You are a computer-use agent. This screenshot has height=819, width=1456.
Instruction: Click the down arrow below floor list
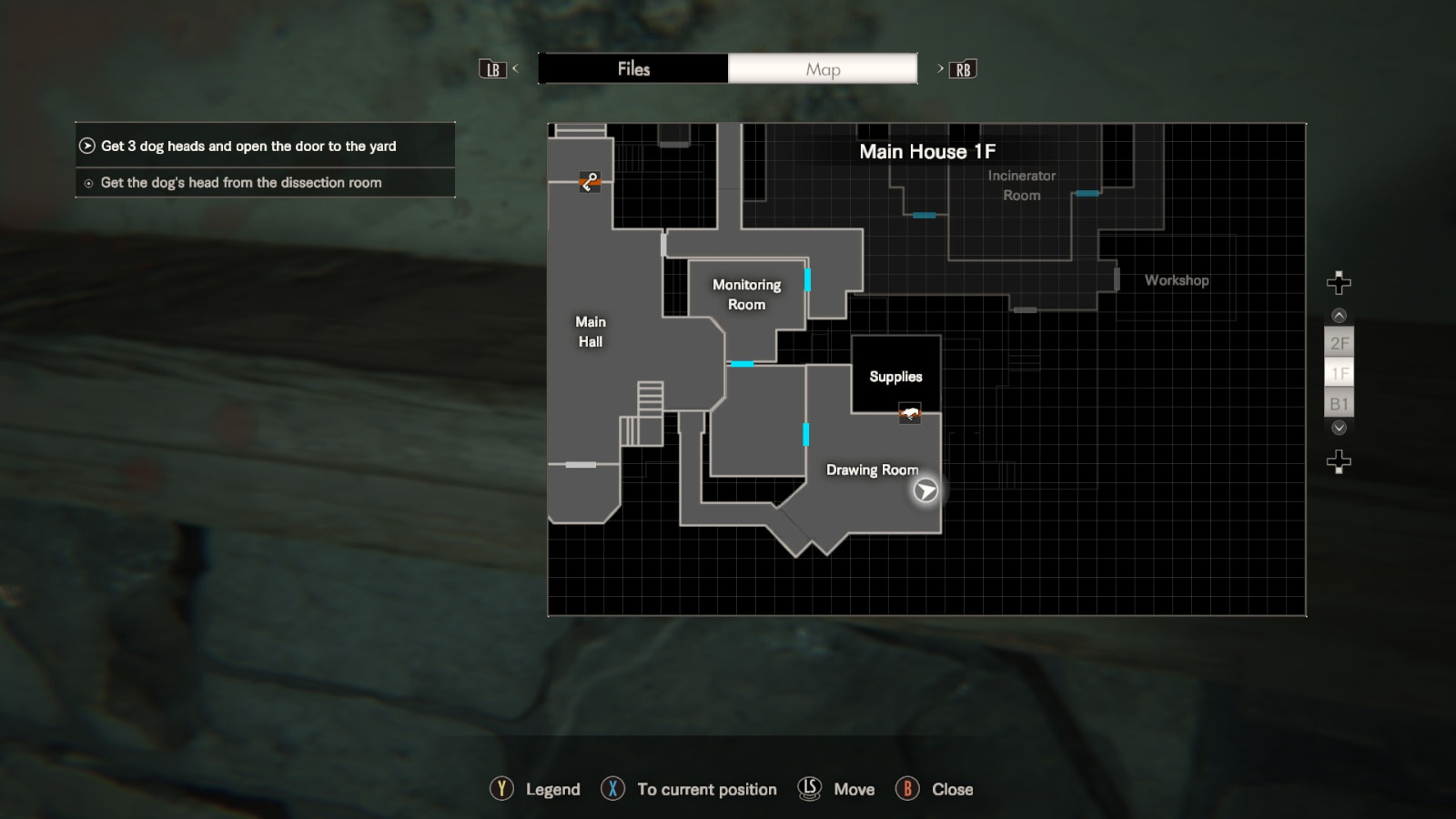1339,428
